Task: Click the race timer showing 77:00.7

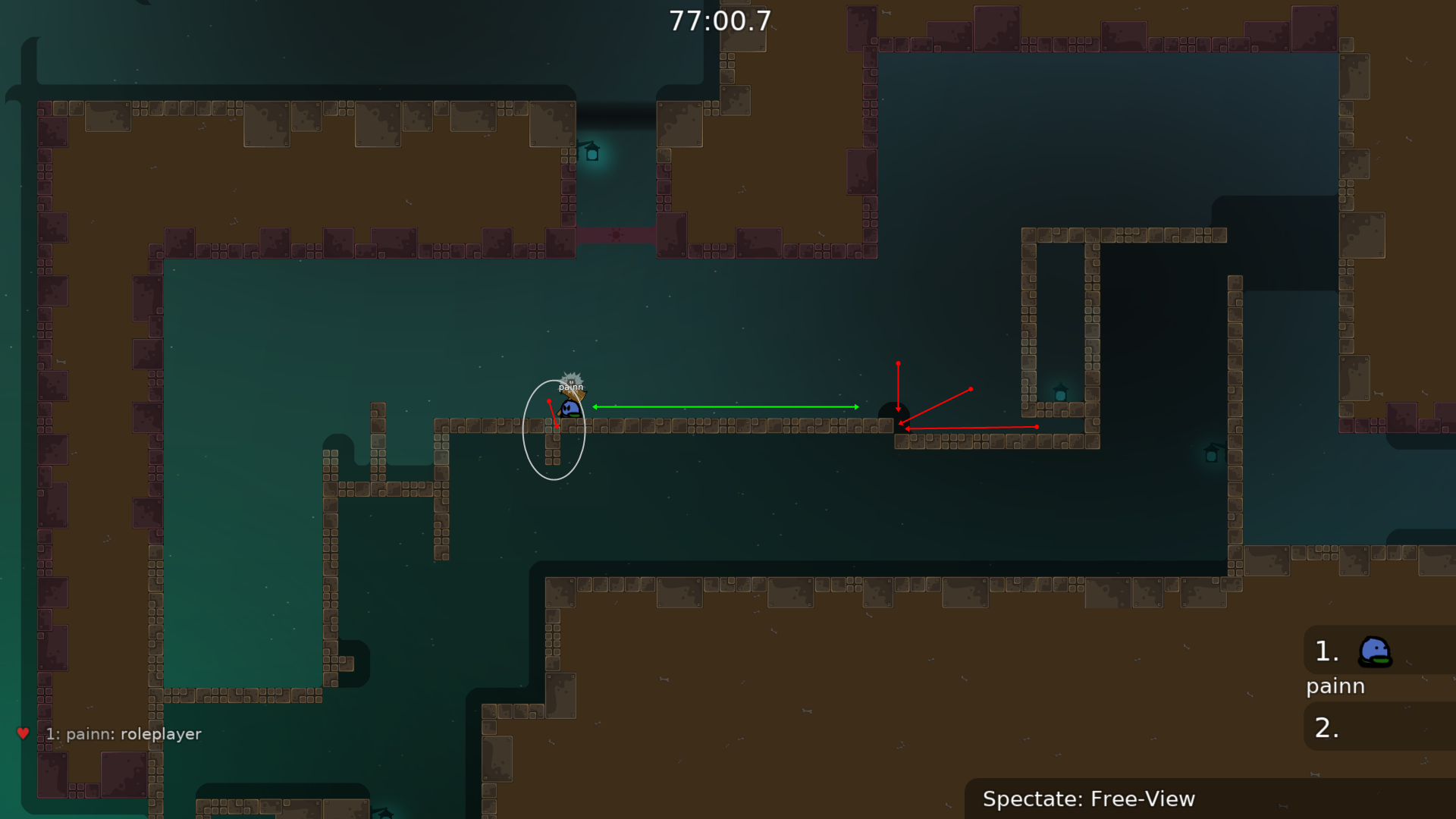Action: [x=720, y=21]
